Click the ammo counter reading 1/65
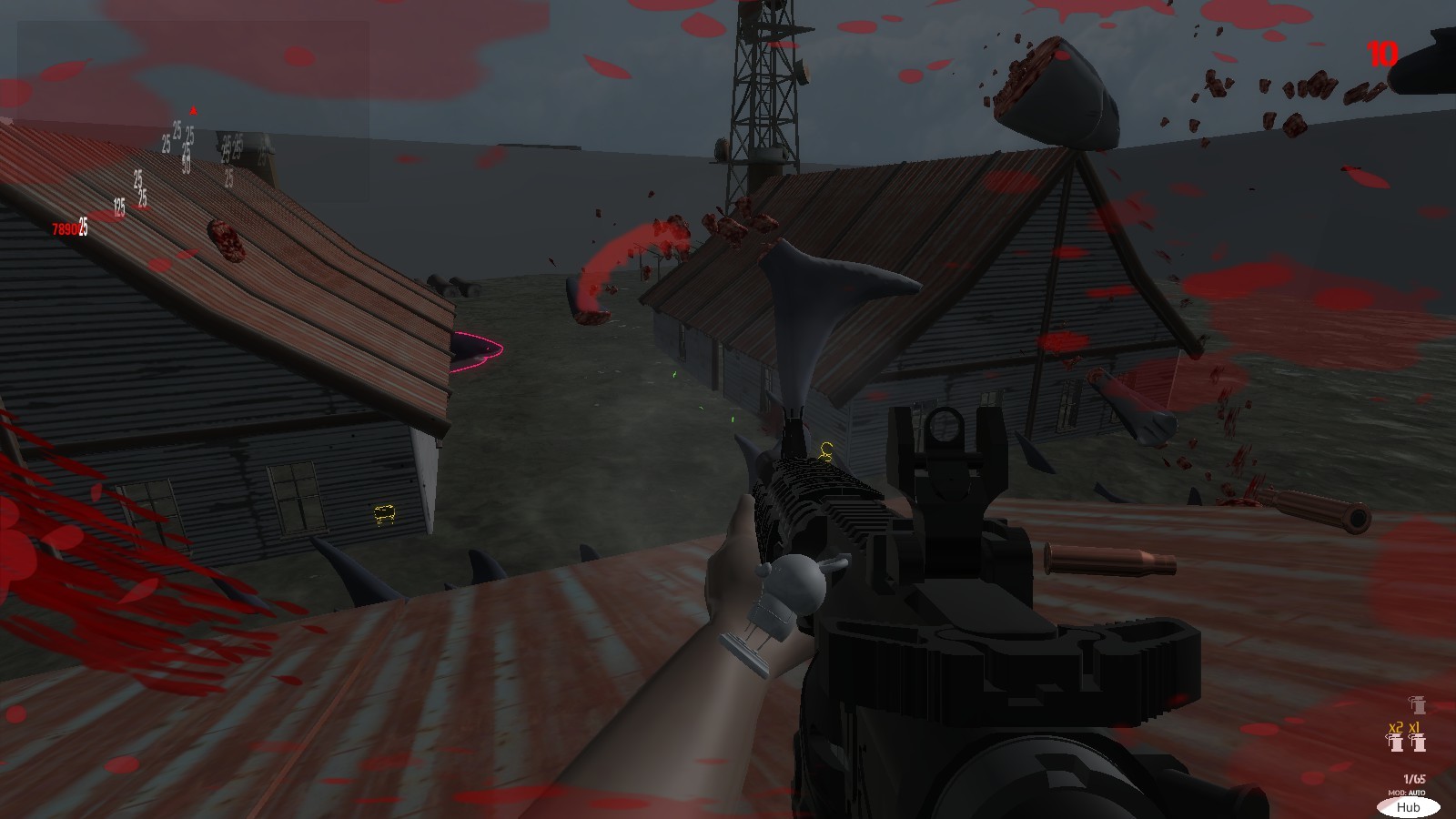Screen dimensions: 1456x819 coord(1413,778)
